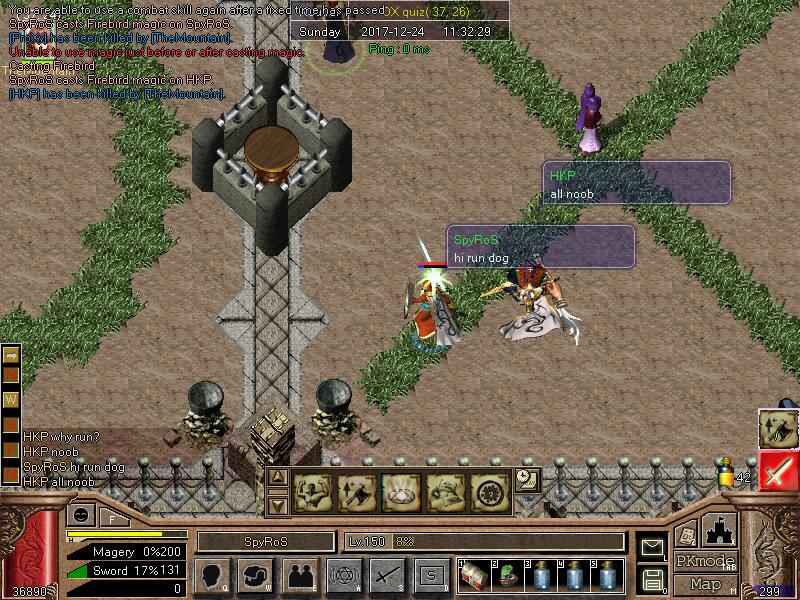Viewport: 800px width, 600px height.
Task: Click the skill bar down arrow button
Action: (x=279, y=505)
